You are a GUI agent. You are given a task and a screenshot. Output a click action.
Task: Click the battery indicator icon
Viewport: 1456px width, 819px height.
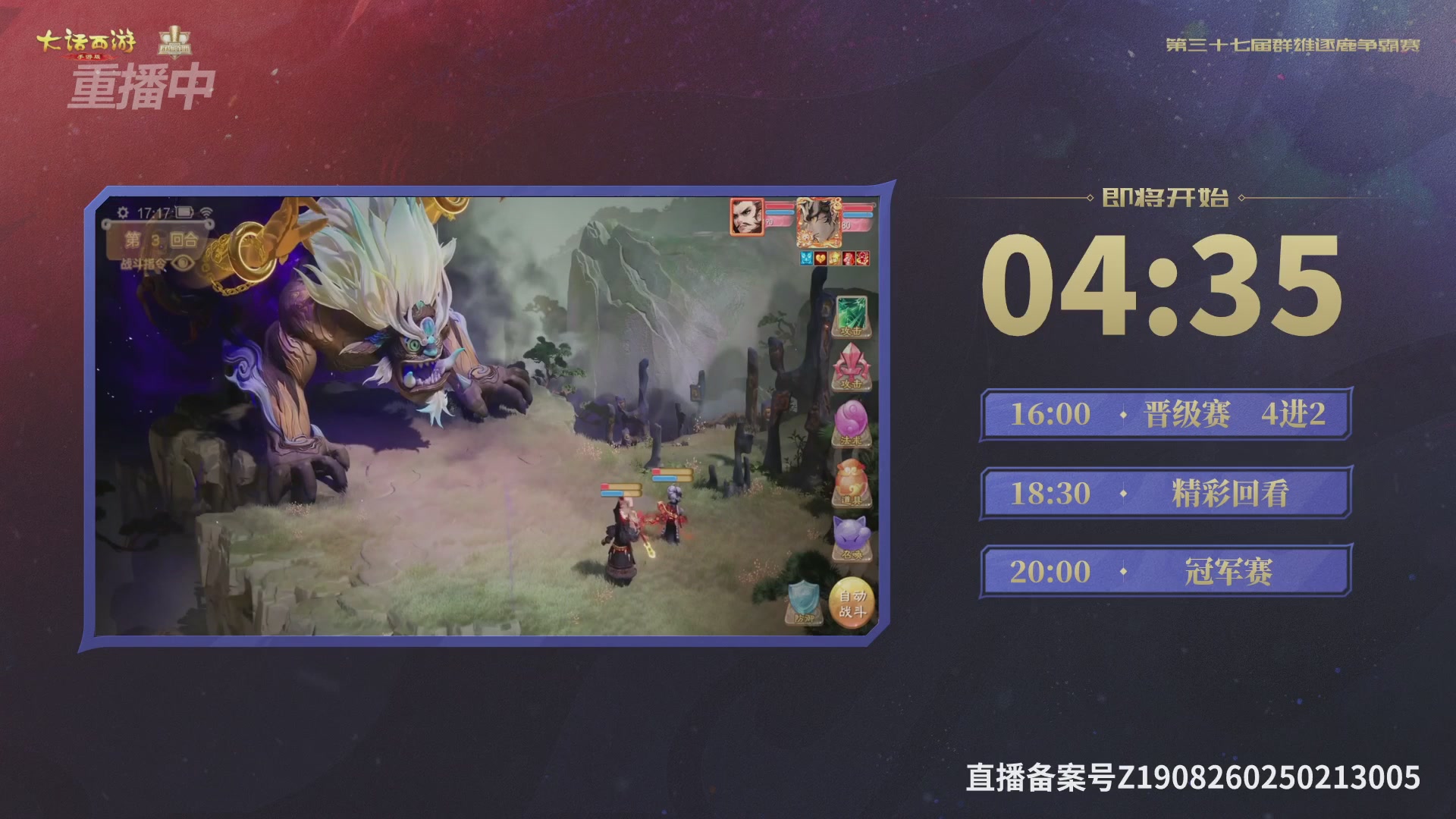click(x=184, y=212)
